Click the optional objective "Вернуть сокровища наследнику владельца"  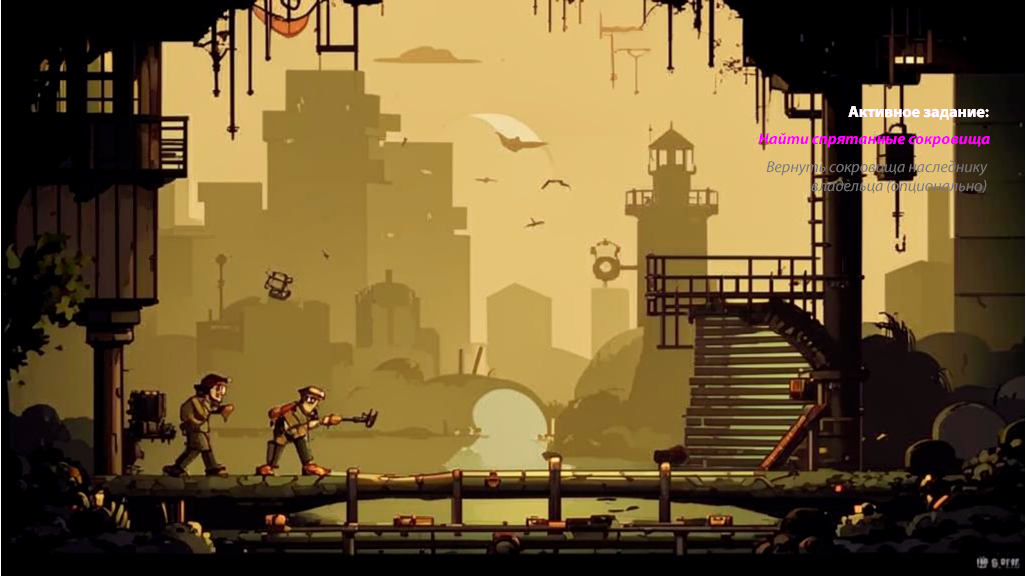(x=877, y=176)
